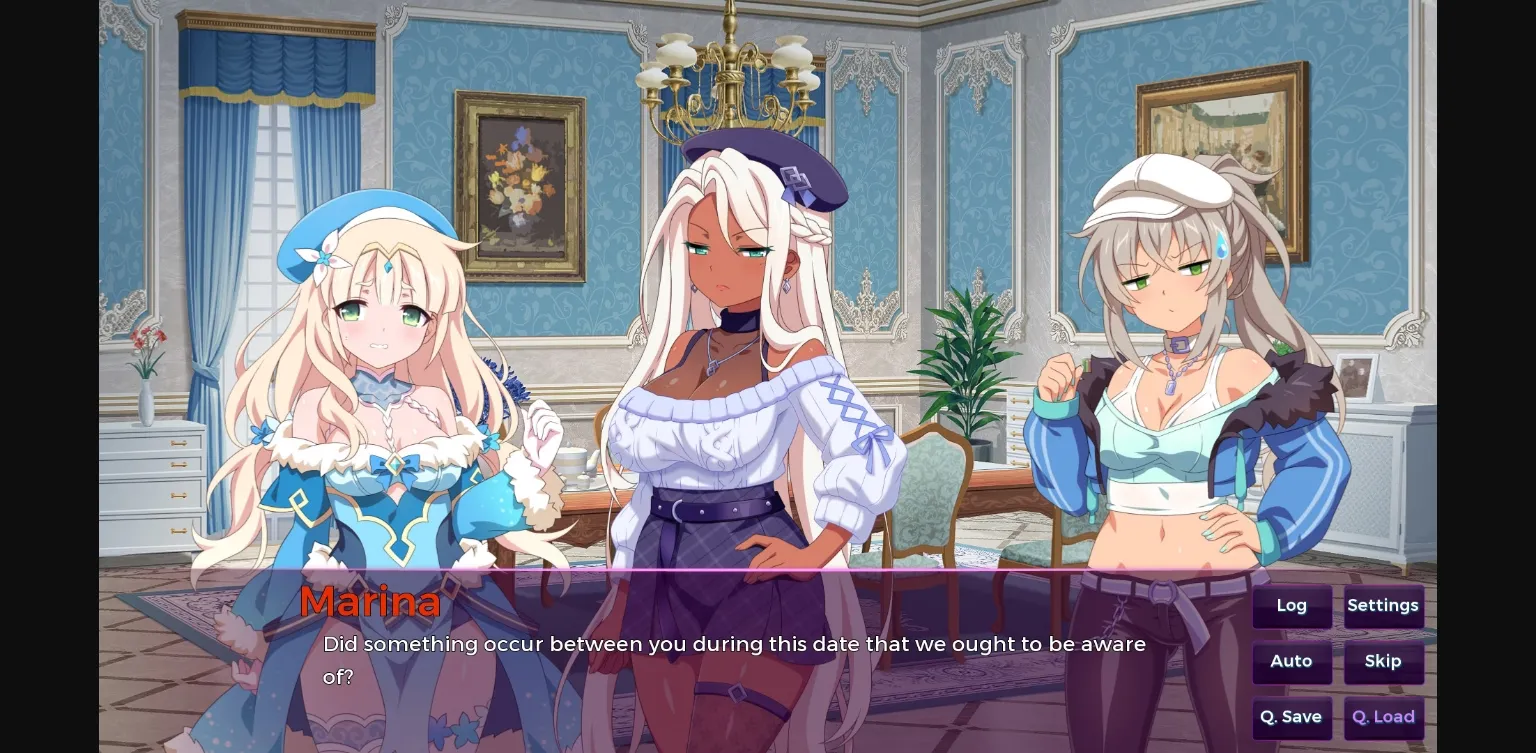Click the flower still-life painting on the wall
The image size is (1536, 753).
pos(520,185)
